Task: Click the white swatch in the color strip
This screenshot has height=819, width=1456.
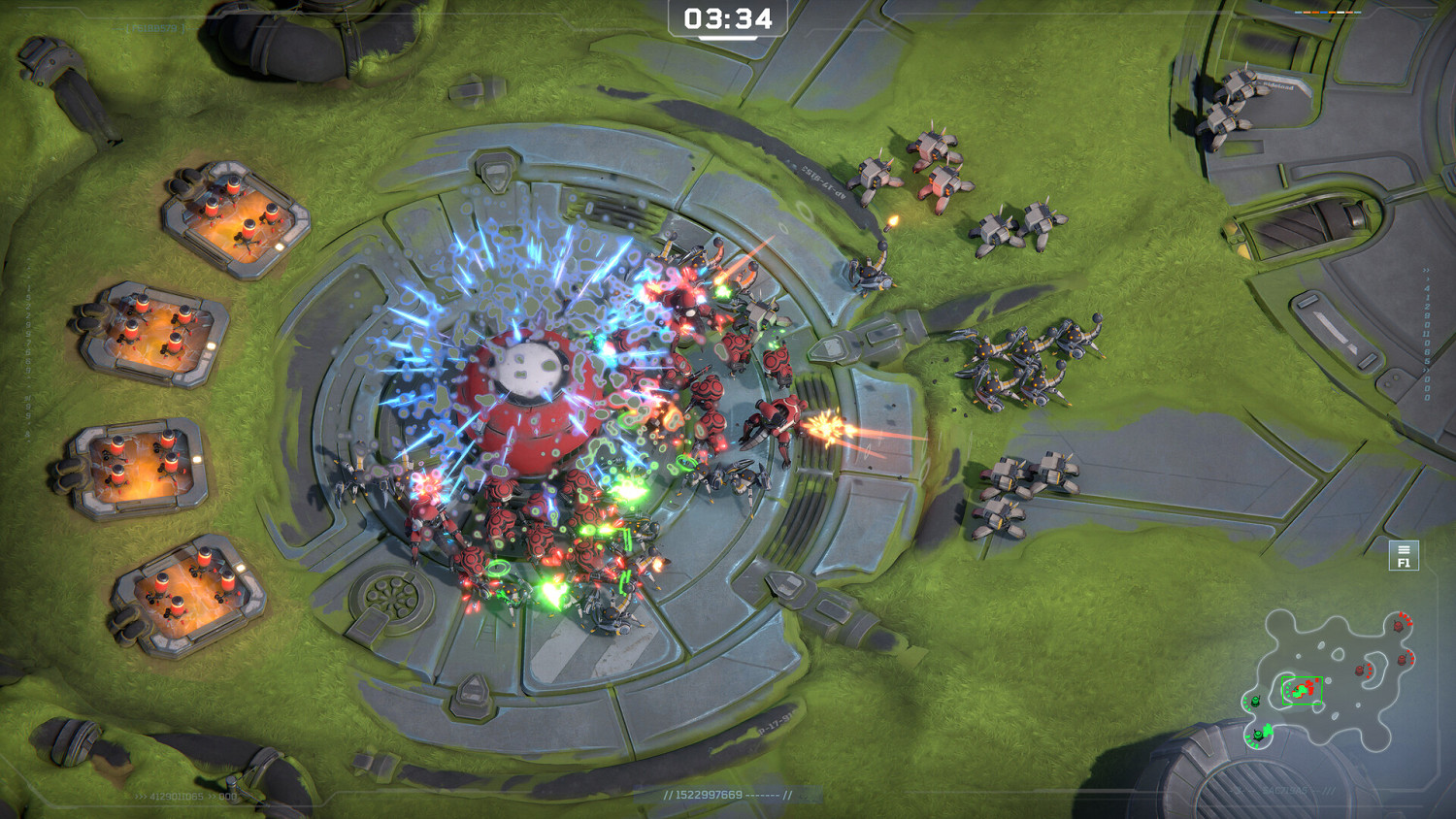Action: 1340,12
